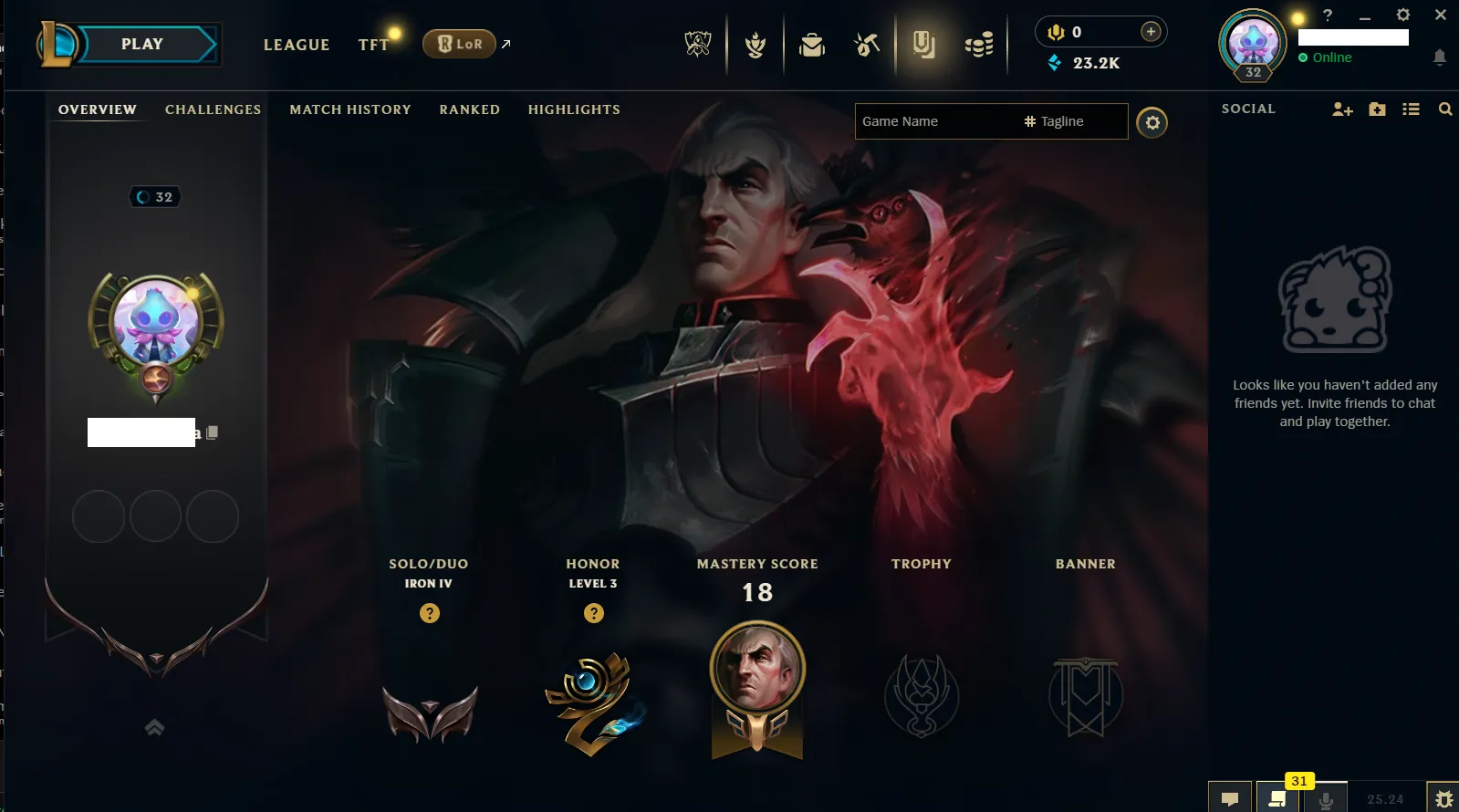Switch to the Match History tab
This screenshot has height=812, width=1459.
[350, 109]
